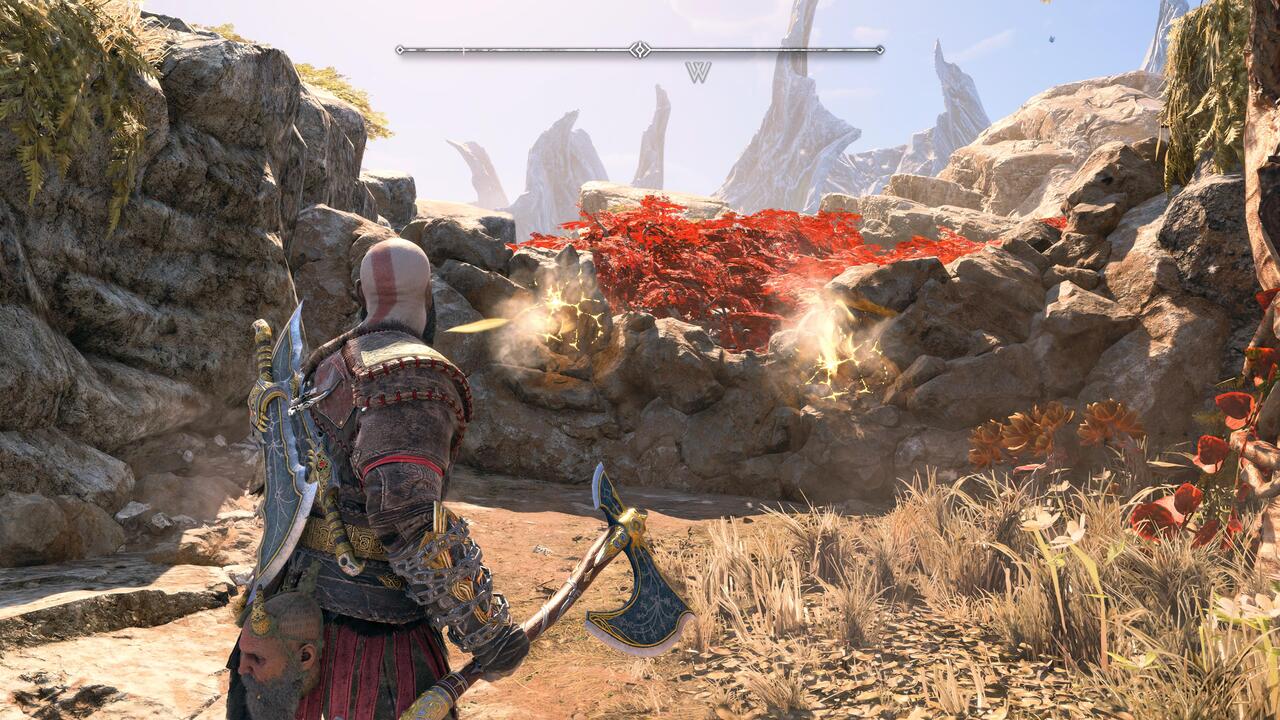This screenshot has width=1280, height=720.
Task: Click the large boulder left of Kratos
Action: 120,300
